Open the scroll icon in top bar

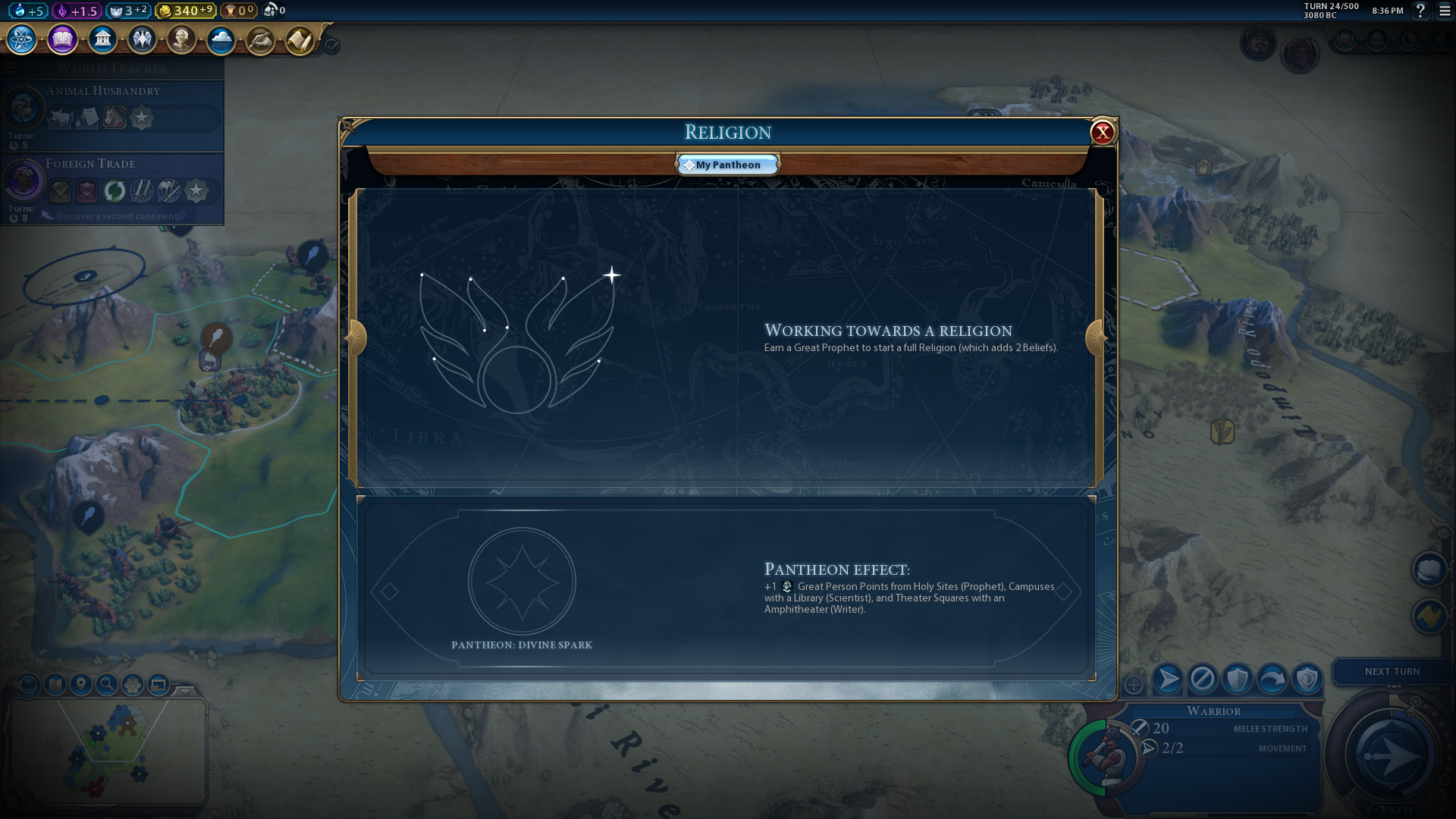coord(300,39)
